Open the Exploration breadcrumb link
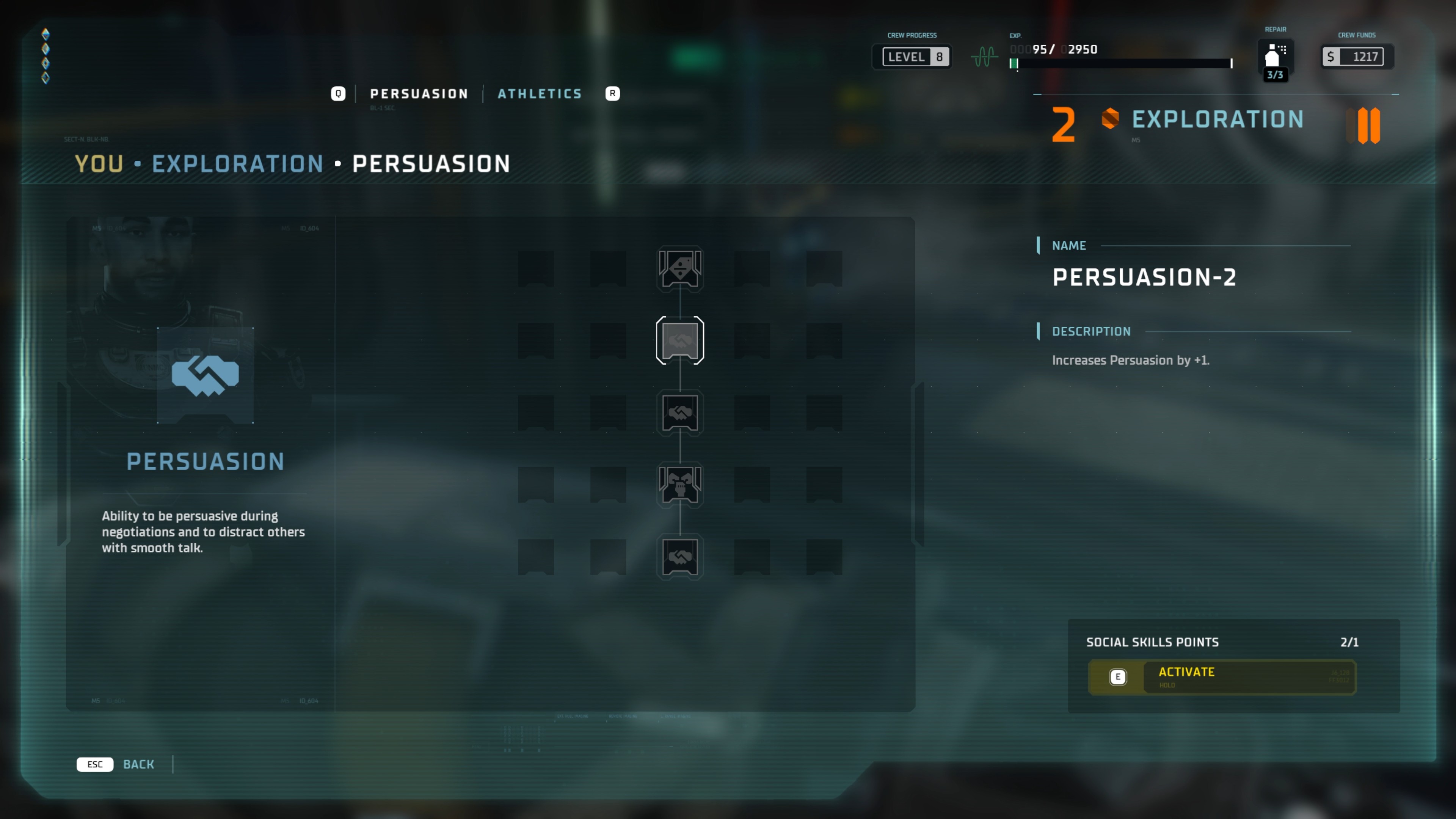 click(x=237, y=164)
